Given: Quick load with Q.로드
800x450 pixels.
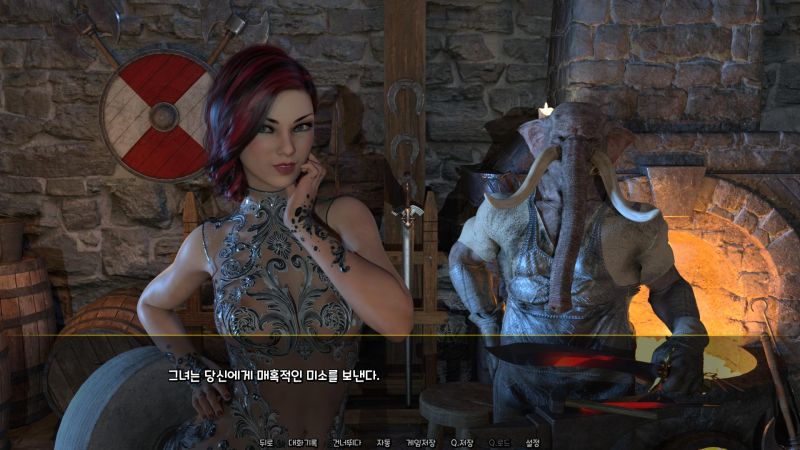Looking at the screenshot, I should tap(497, 442).
